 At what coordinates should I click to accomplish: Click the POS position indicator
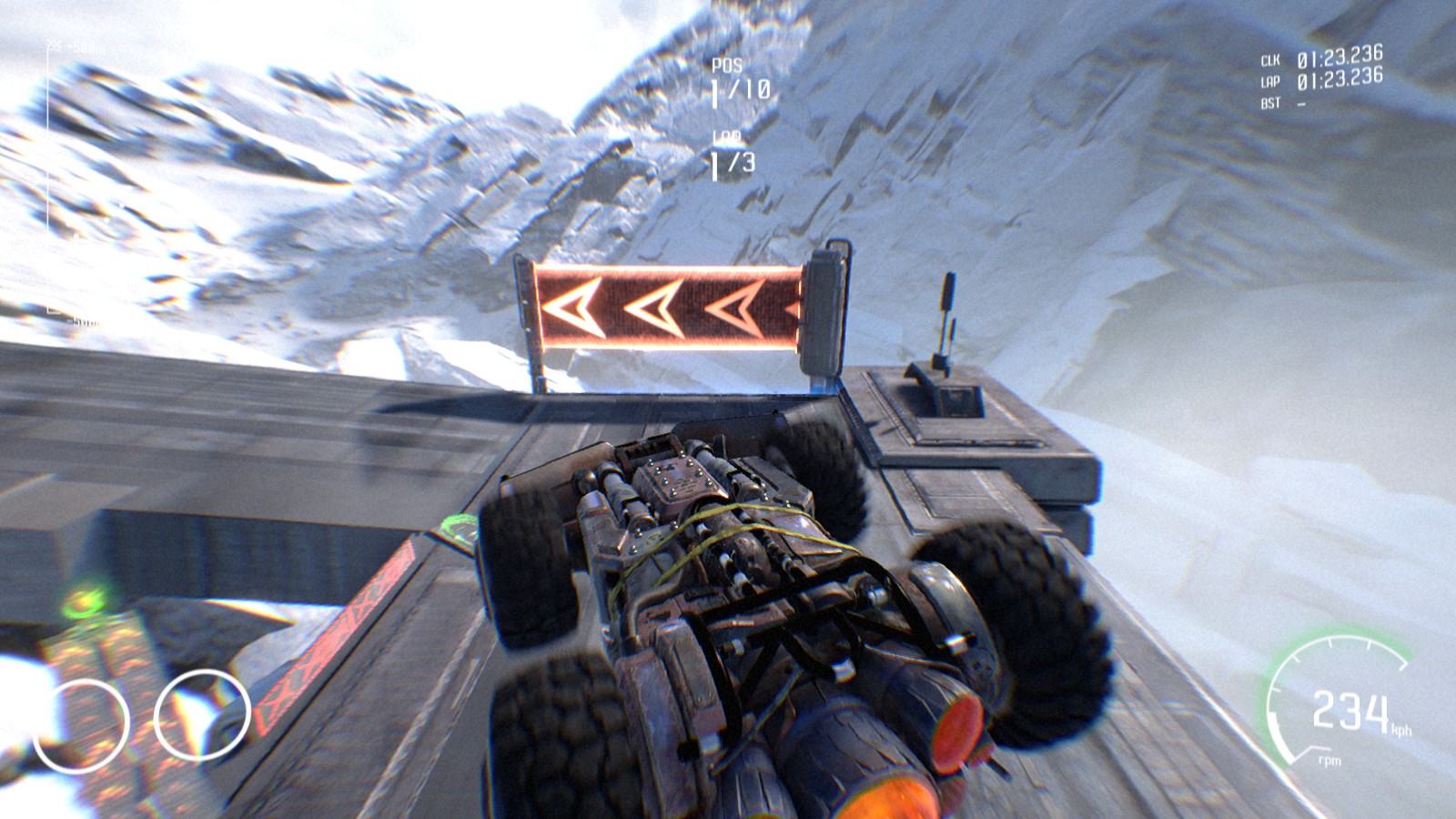click(725, 66)
